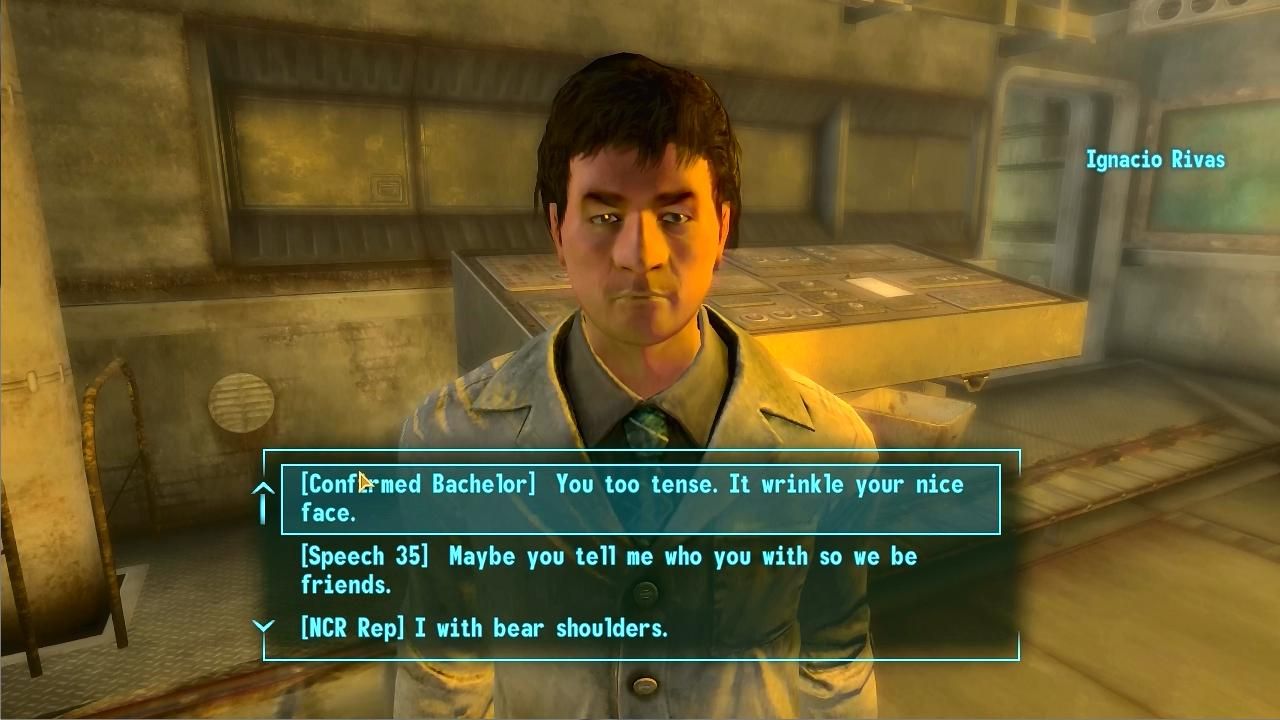Image resolution: width=1280 pixels, height=720 pixels.
Task: Click the dialogue scroll-up arrow
Action: click(x=263, y=490)
